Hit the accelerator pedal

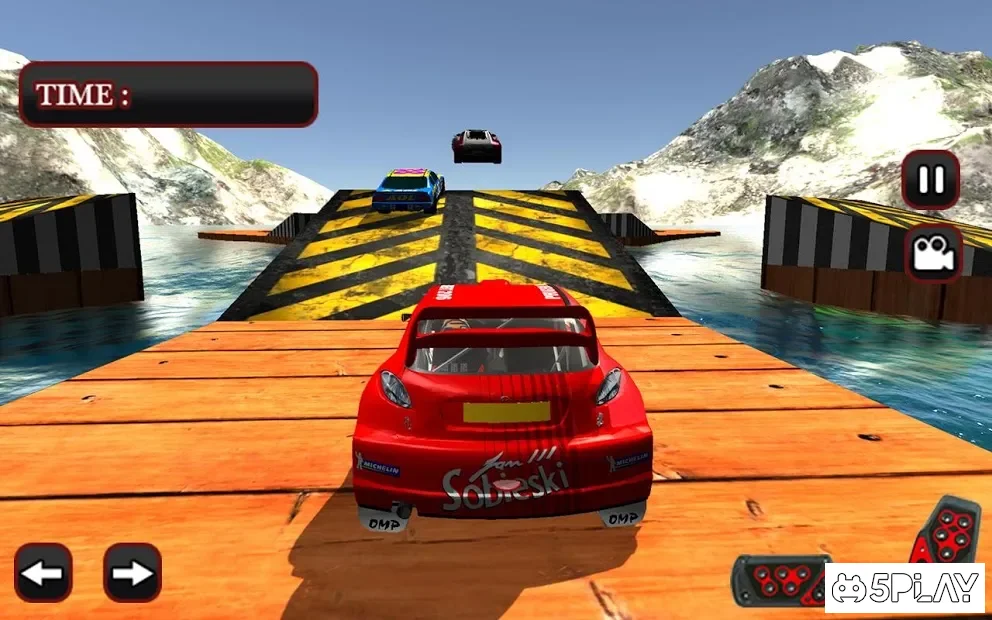click(x=946, y=532)
